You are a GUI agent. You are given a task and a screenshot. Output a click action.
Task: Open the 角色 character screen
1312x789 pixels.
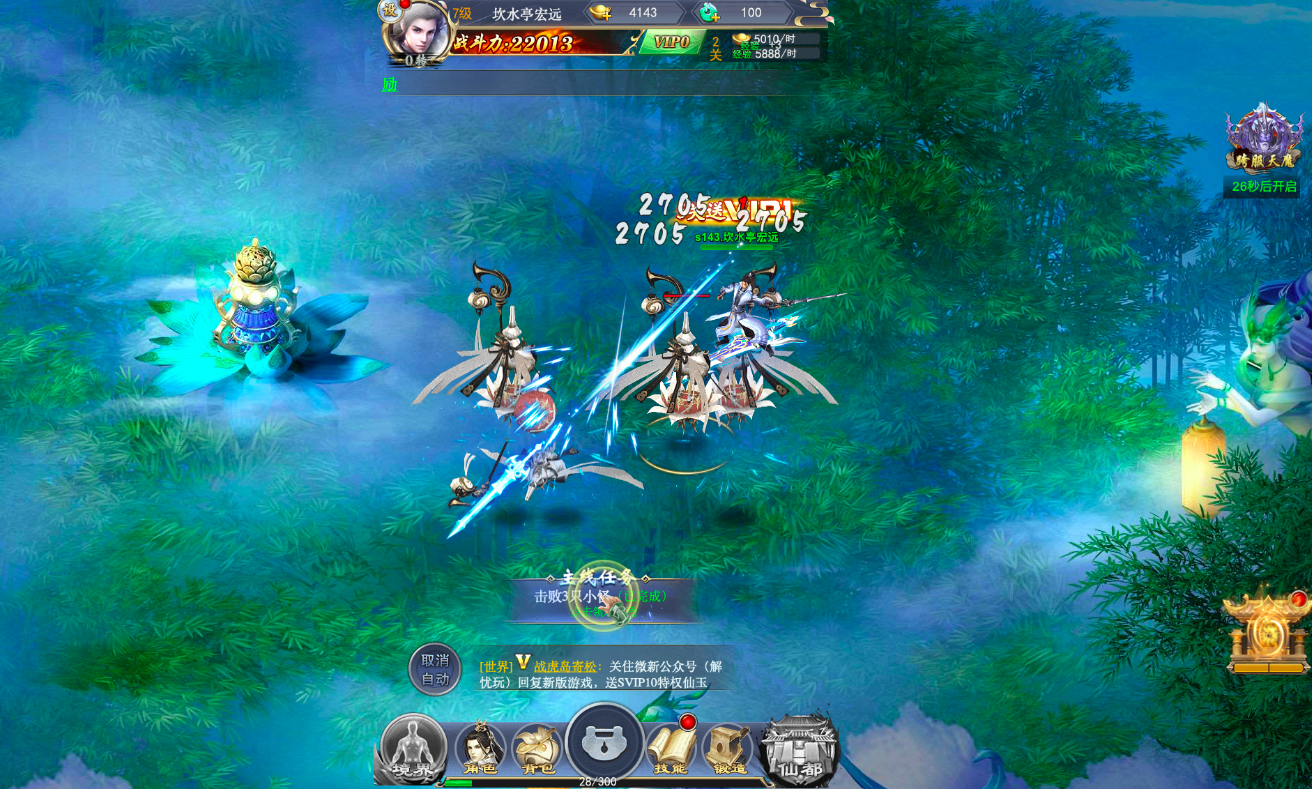(480, 750)
